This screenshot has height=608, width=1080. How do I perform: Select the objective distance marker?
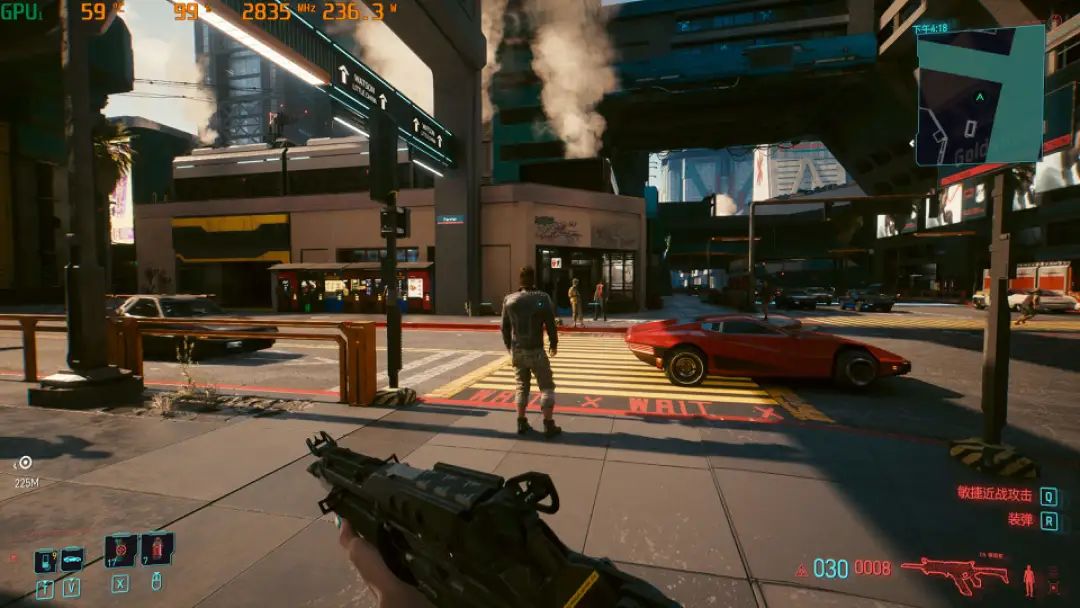coord(25,463)
